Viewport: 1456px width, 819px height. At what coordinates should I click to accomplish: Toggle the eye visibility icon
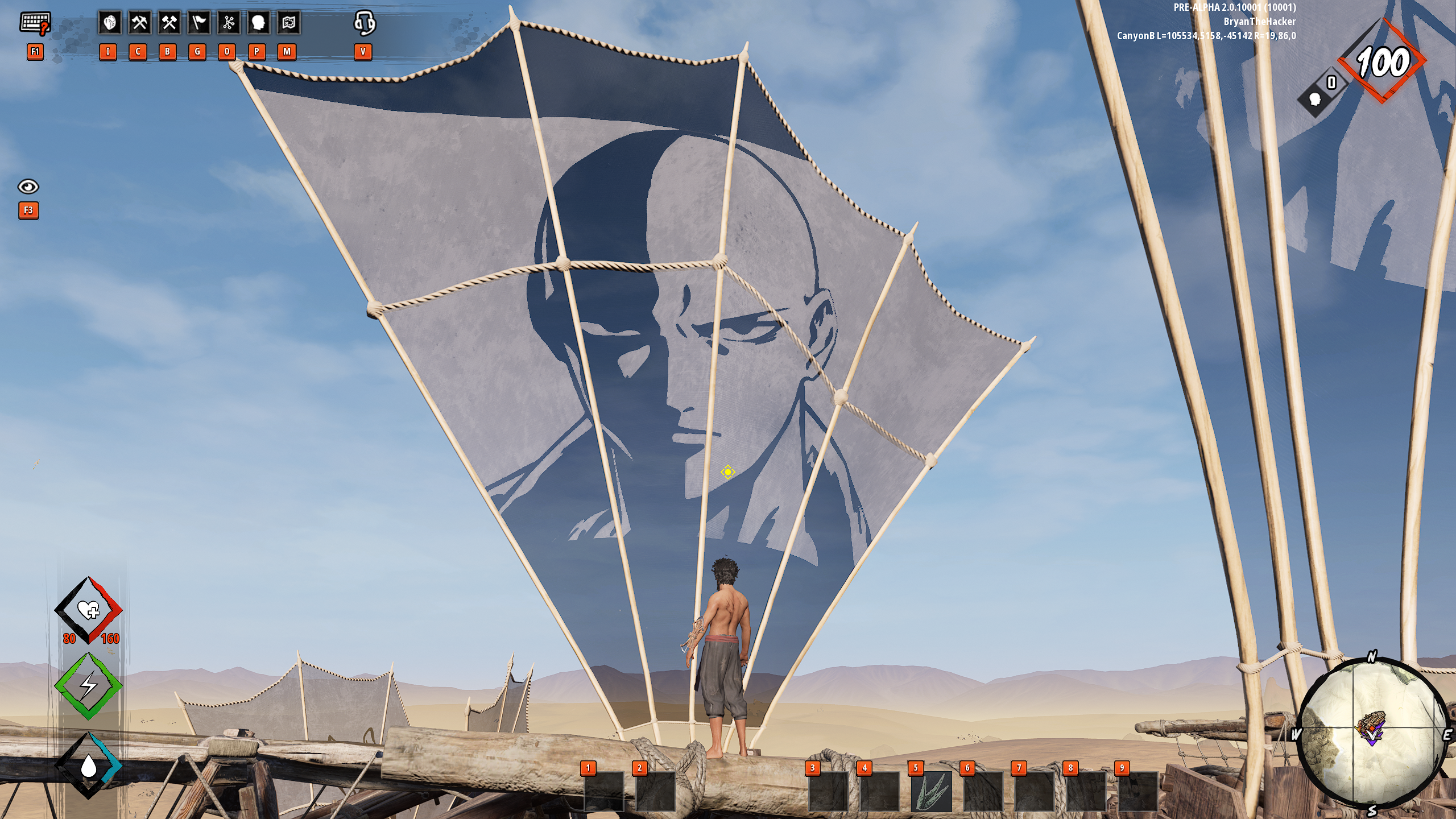pos(28,187)
